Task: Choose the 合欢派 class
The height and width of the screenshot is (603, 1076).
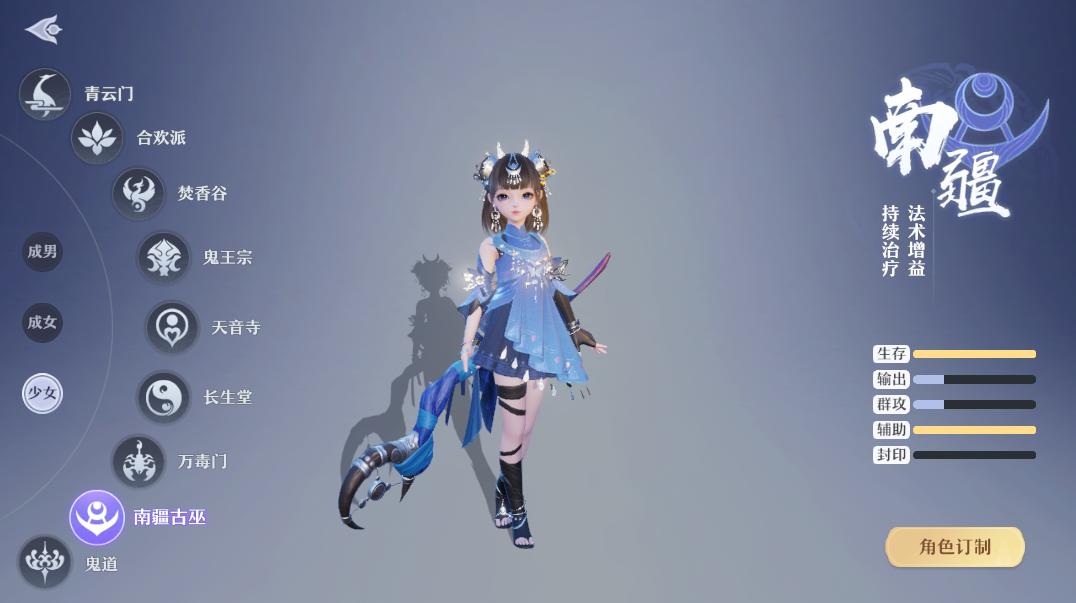Action: point(97,138)
